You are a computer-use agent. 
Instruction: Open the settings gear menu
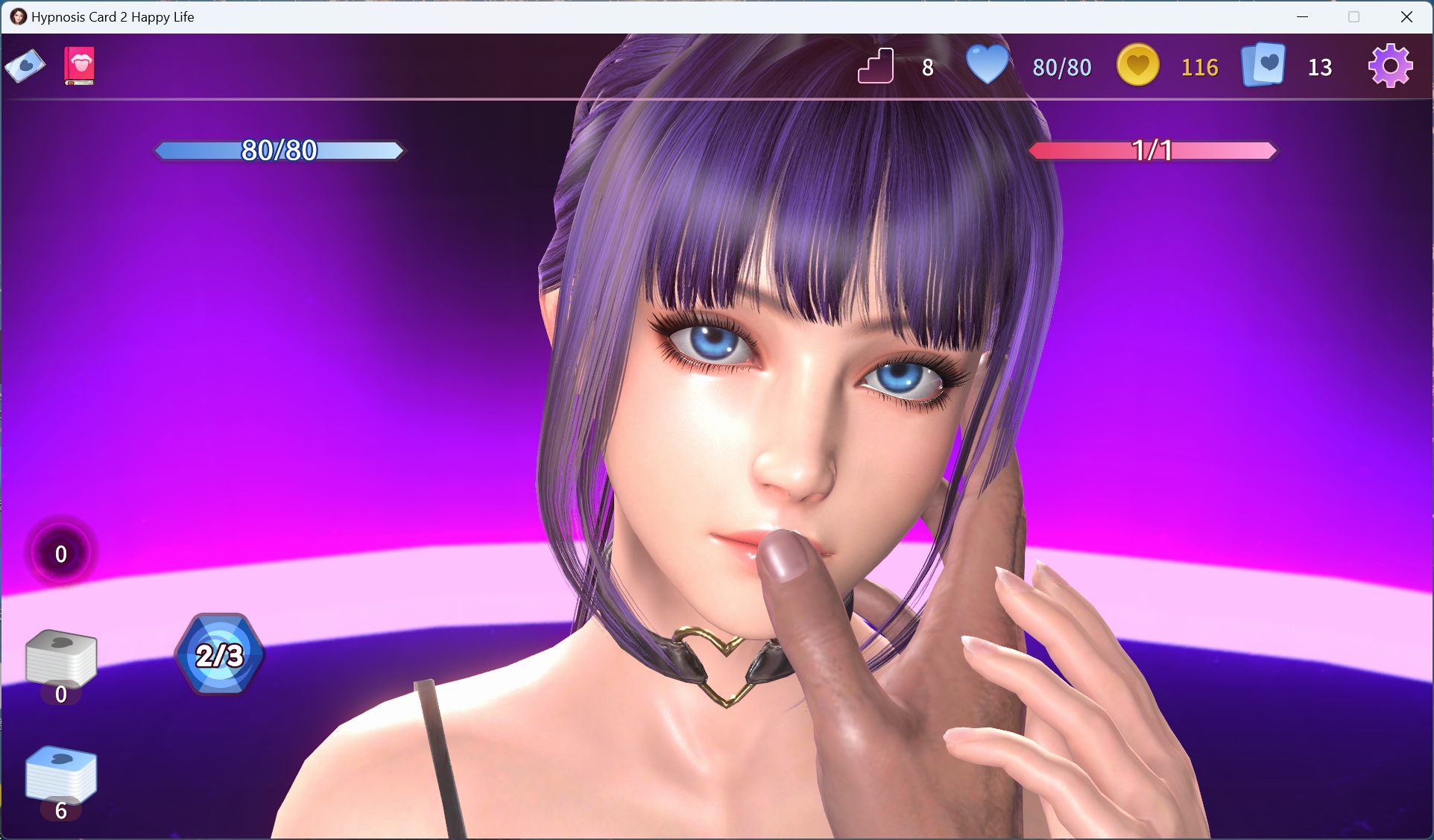click(x=1390, y=66)
